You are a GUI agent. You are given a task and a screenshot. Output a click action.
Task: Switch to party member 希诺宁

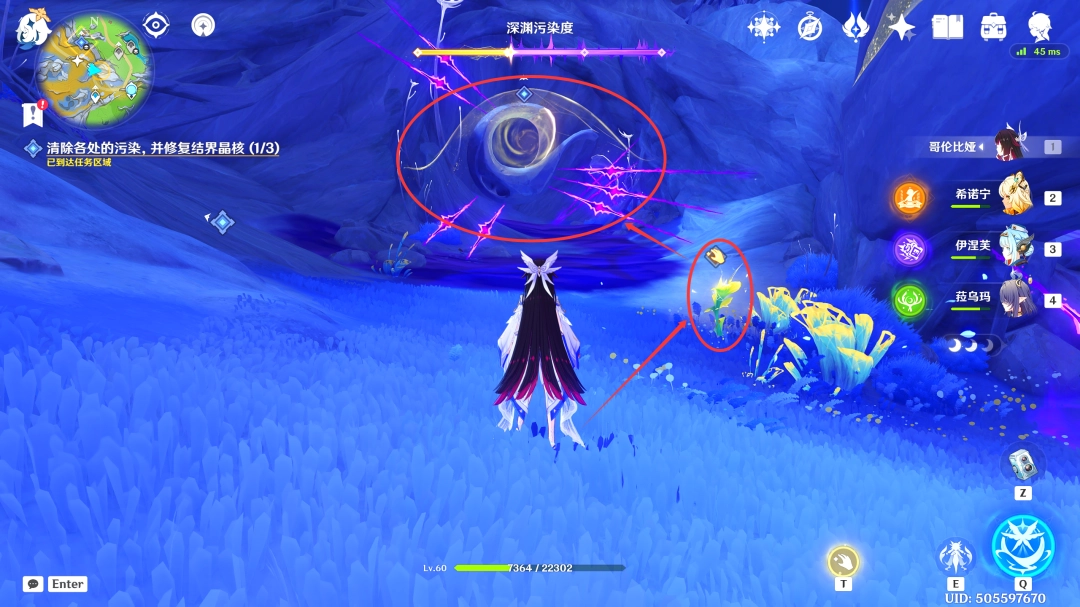[1016, 196]
